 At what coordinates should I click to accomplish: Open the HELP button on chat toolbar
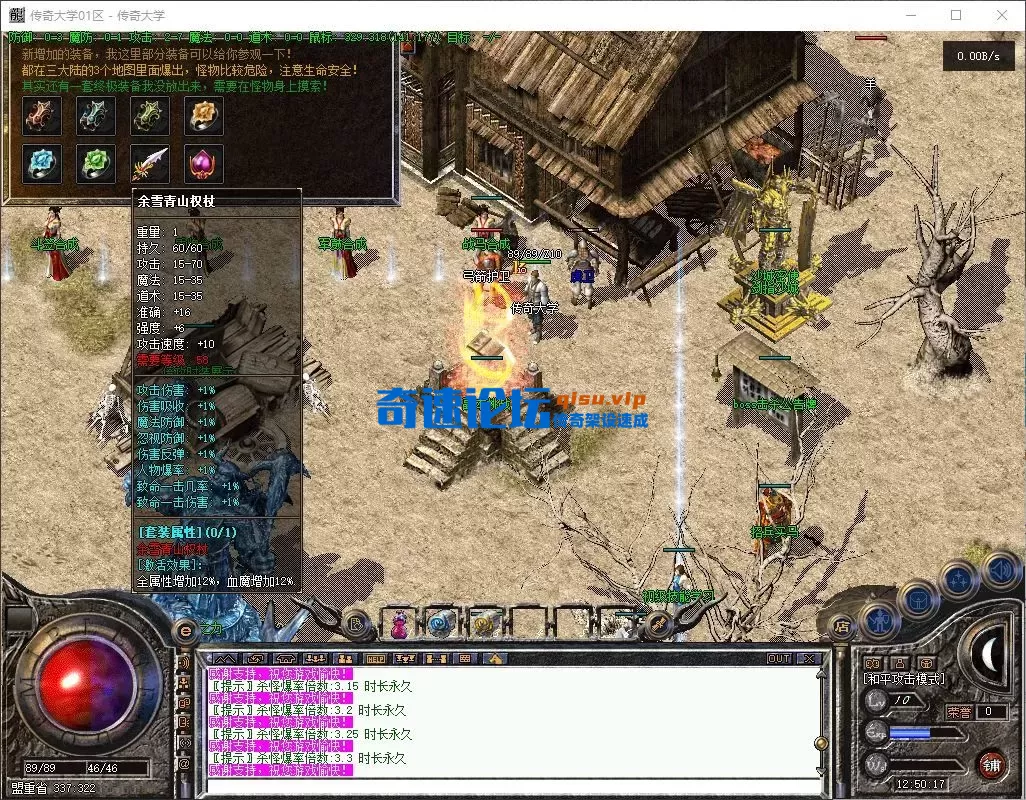pos(375,659)
